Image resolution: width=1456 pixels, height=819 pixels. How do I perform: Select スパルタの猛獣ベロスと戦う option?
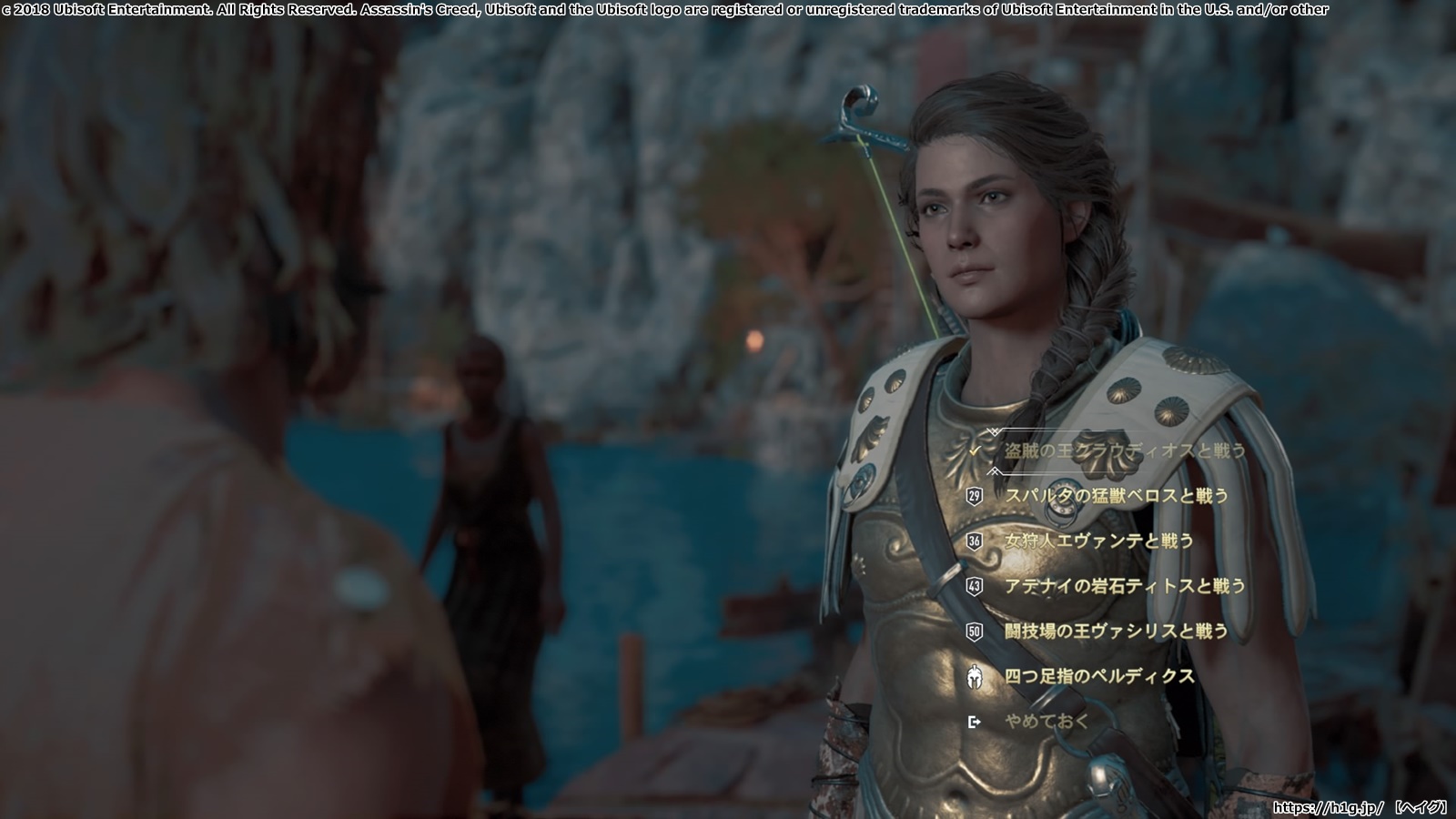coord(1116,496)
